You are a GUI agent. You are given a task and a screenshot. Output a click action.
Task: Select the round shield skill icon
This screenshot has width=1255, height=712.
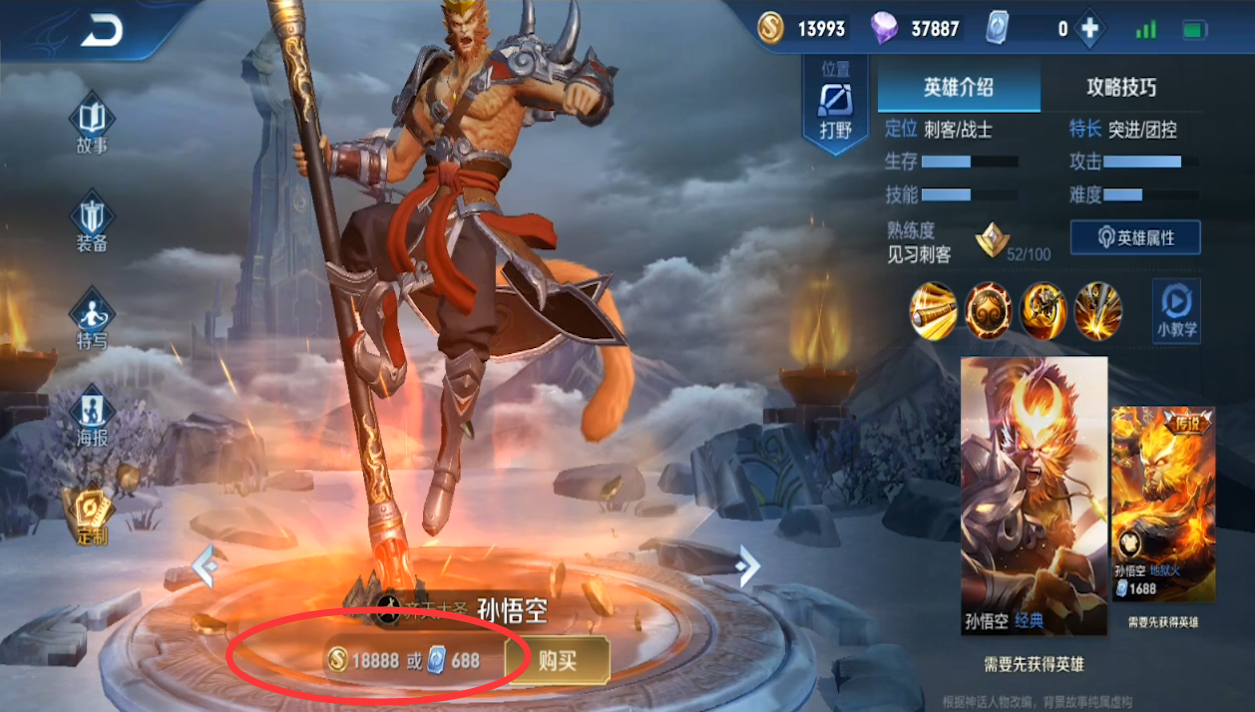point(988,311)
